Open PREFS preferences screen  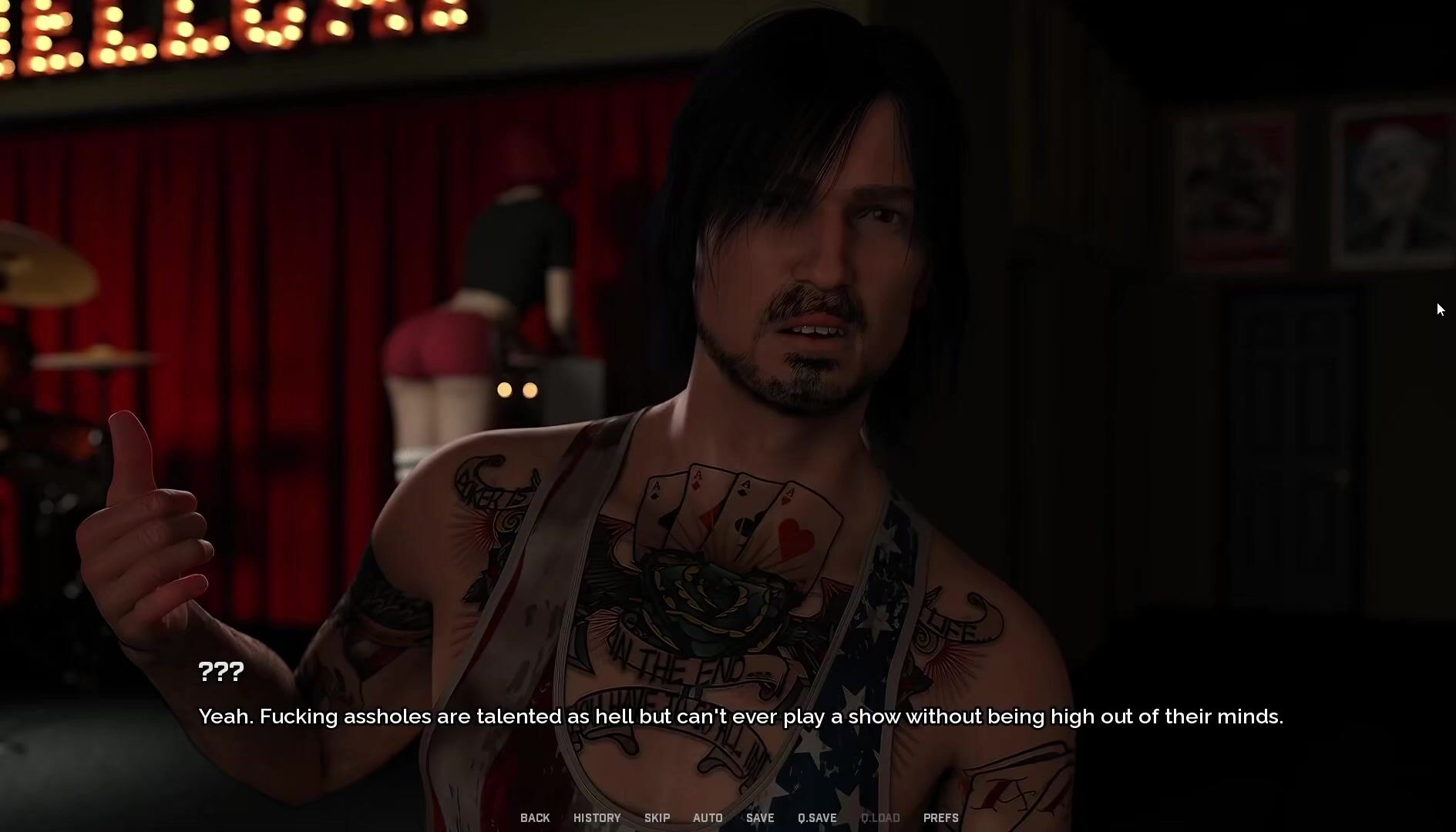point(941,817)
